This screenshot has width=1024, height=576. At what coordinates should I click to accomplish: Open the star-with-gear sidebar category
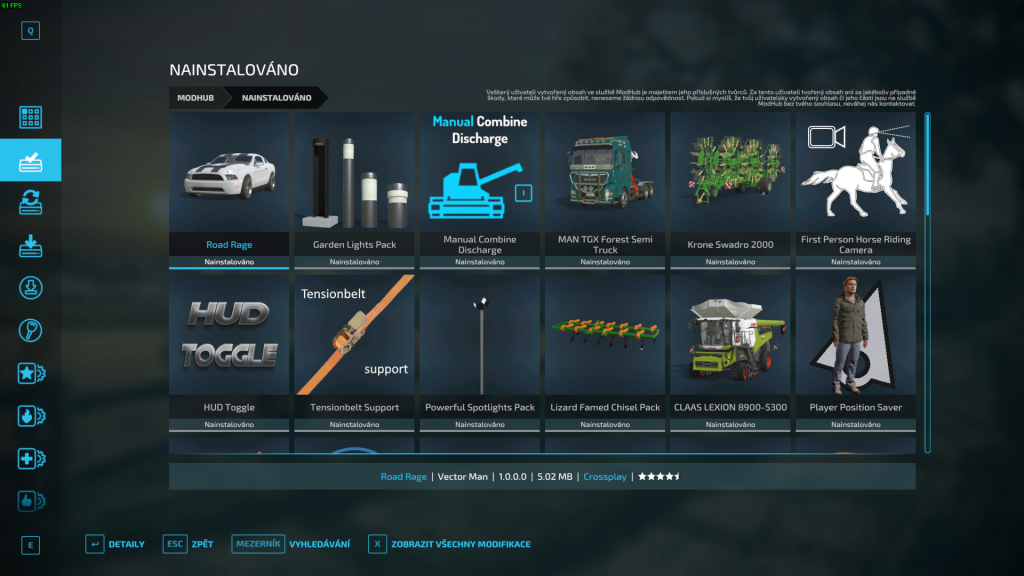coord(31,374)
